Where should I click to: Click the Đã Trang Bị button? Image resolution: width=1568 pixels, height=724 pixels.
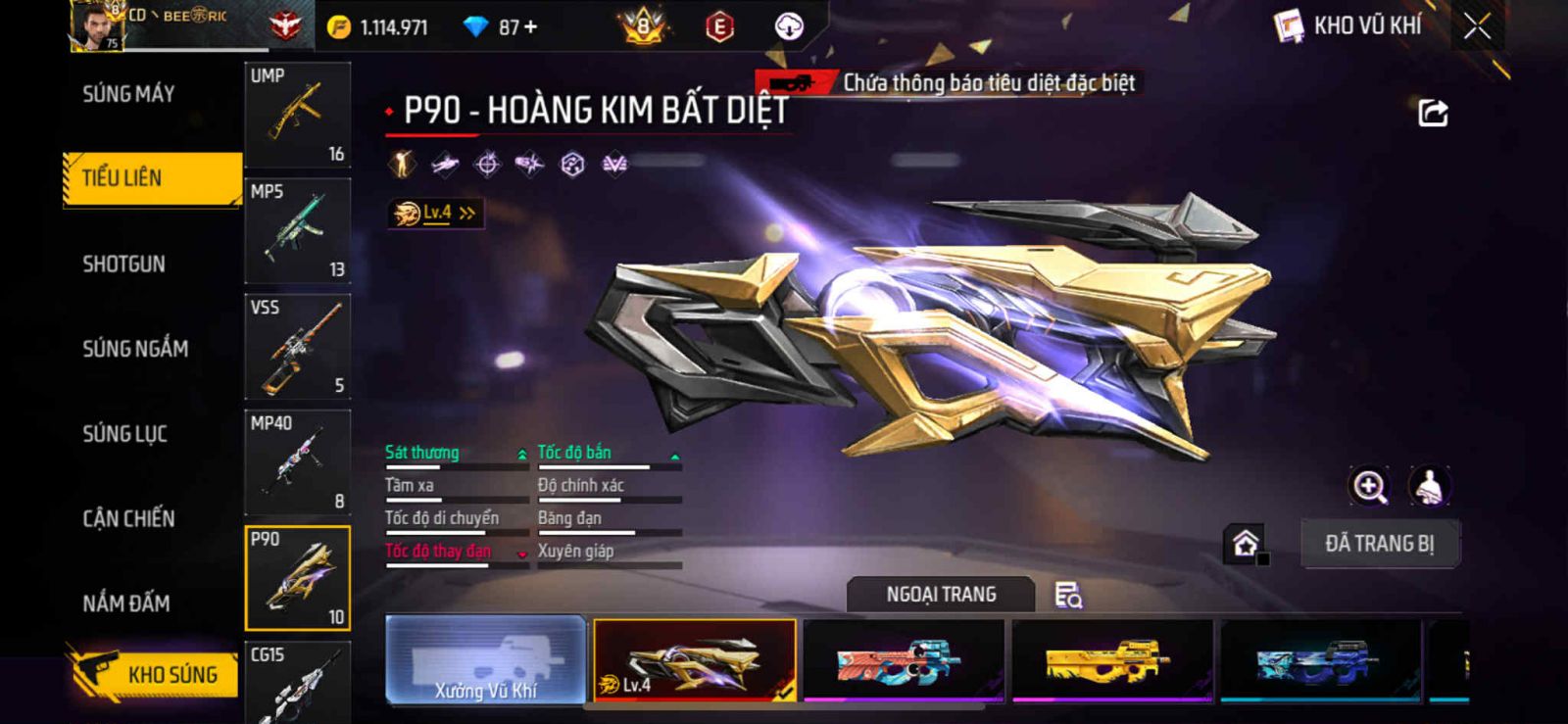[x=1379, y=544]
